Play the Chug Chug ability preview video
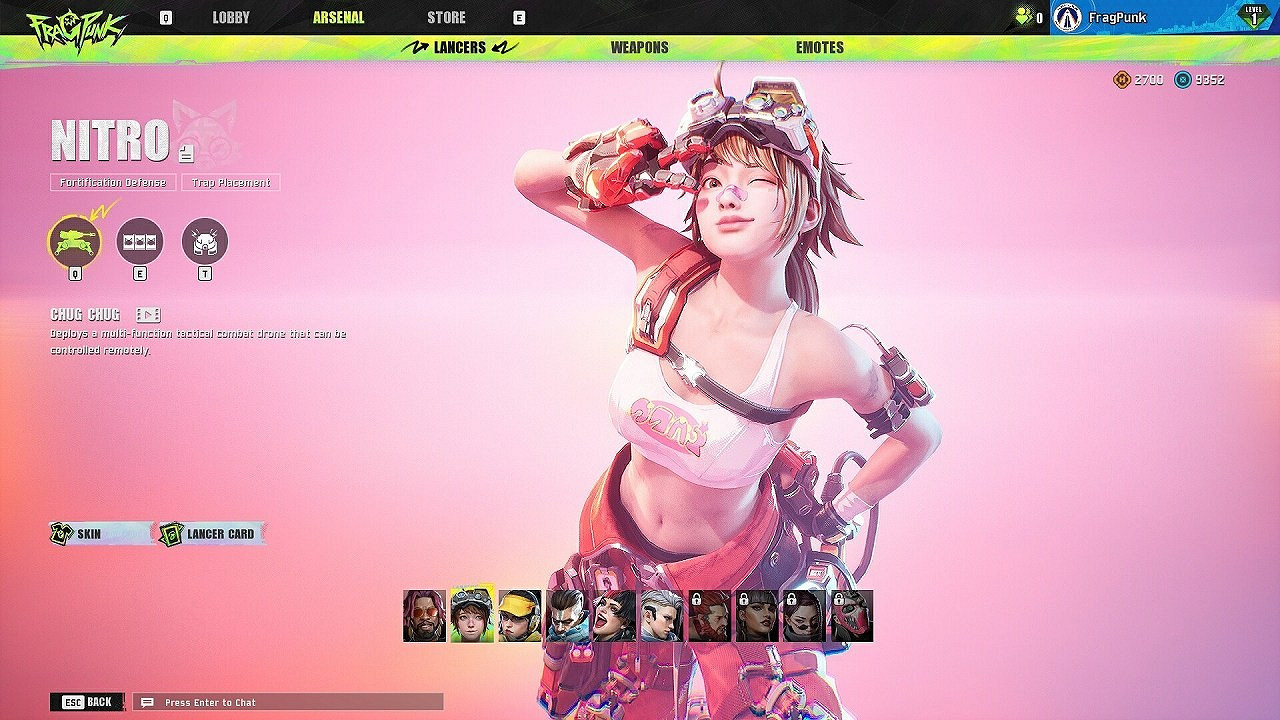Viewport: 1280px width, 720px height. pos(146,314)
